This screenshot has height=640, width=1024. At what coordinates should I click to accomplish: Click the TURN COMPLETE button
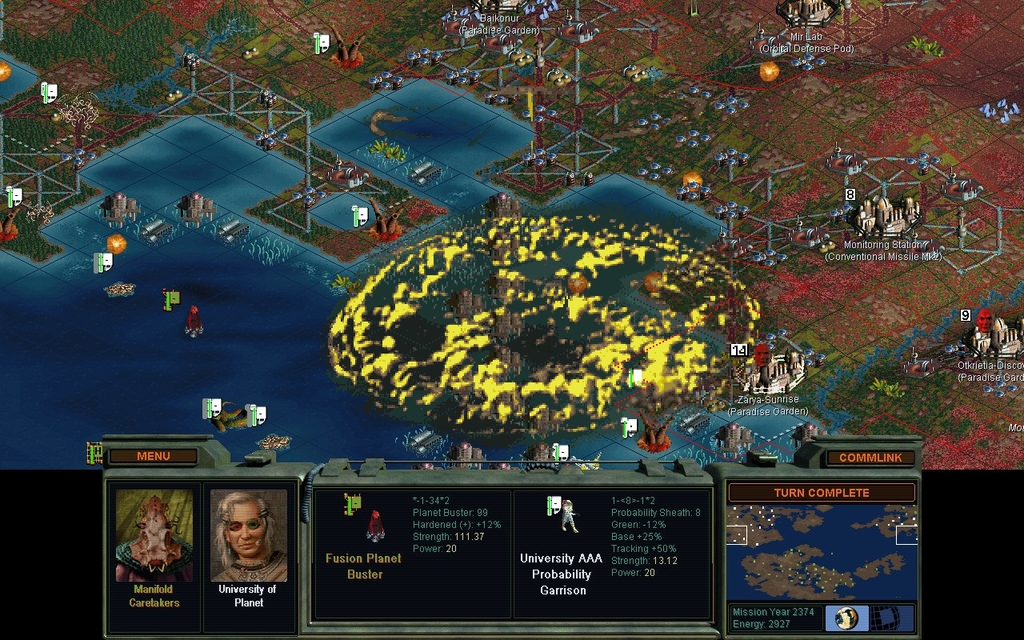point(820,493)
